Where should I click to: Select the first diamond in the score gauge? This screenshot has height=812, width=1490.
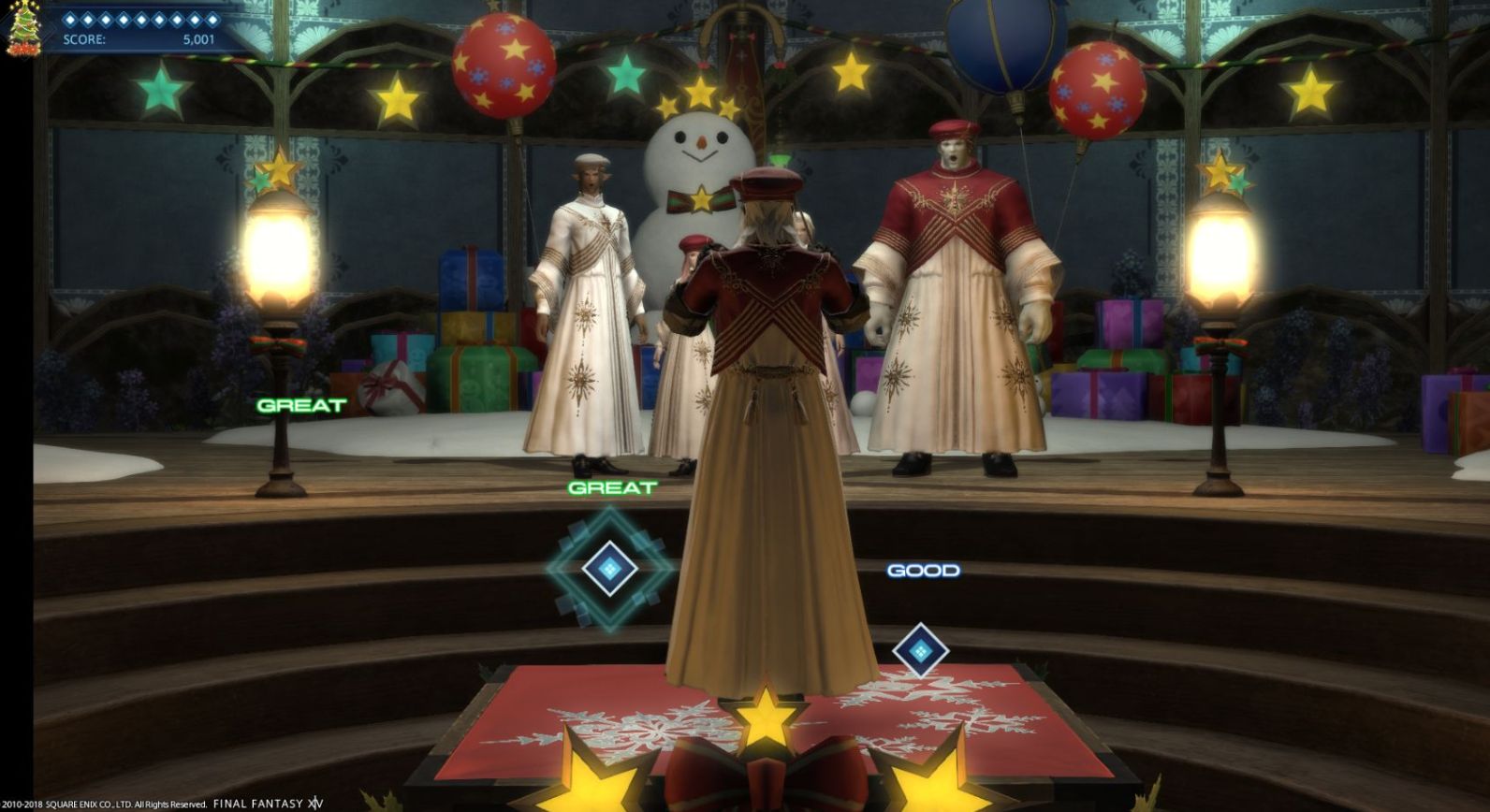click(70, 19)
